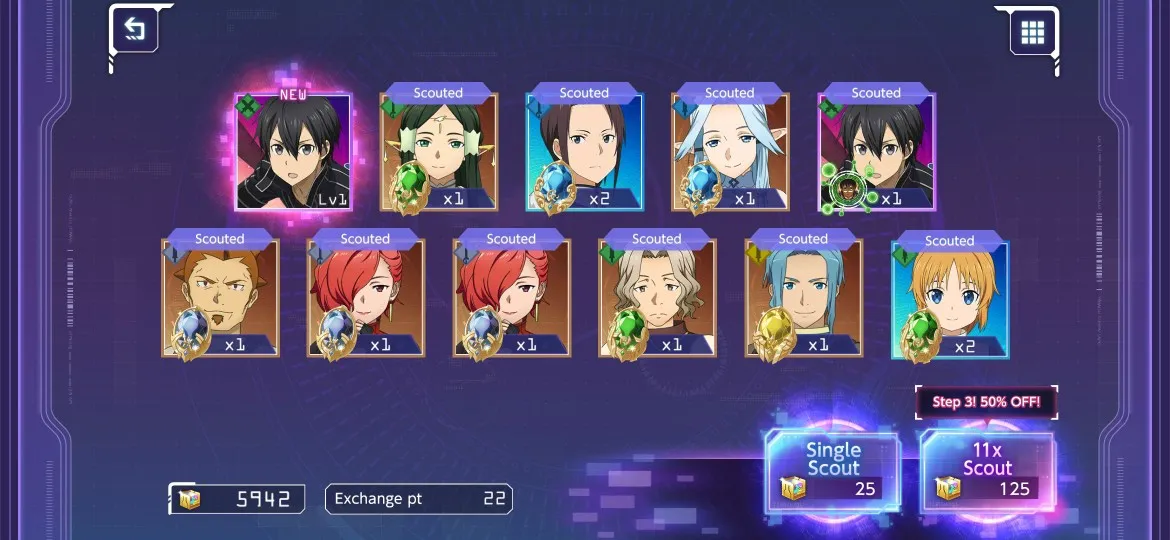Select the NEW Kirito Lv1 card
This screenshot has height=540, width=1170.
pos(293,152)
